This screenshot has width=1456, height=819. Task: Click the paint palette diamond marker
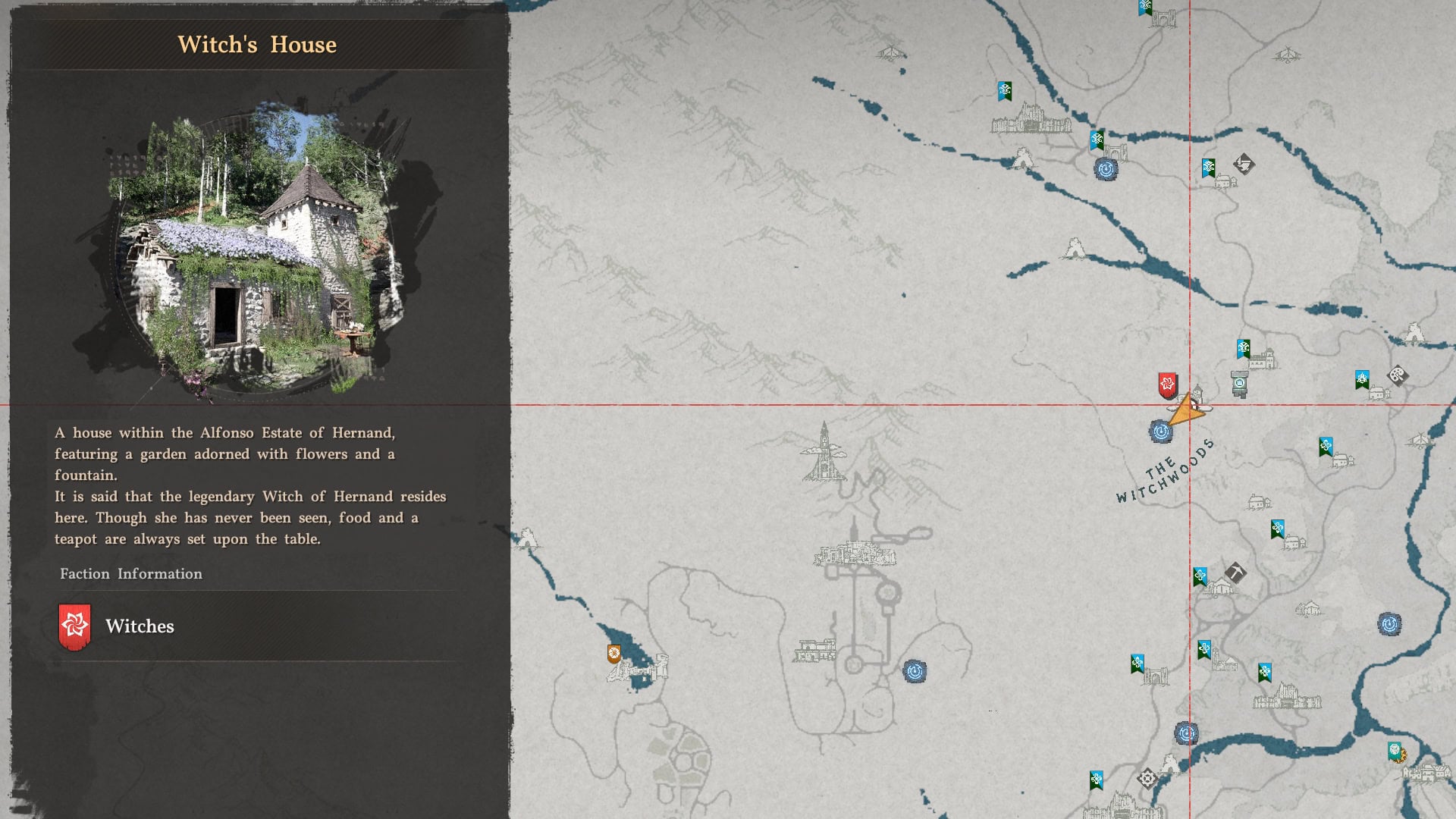1397,375
